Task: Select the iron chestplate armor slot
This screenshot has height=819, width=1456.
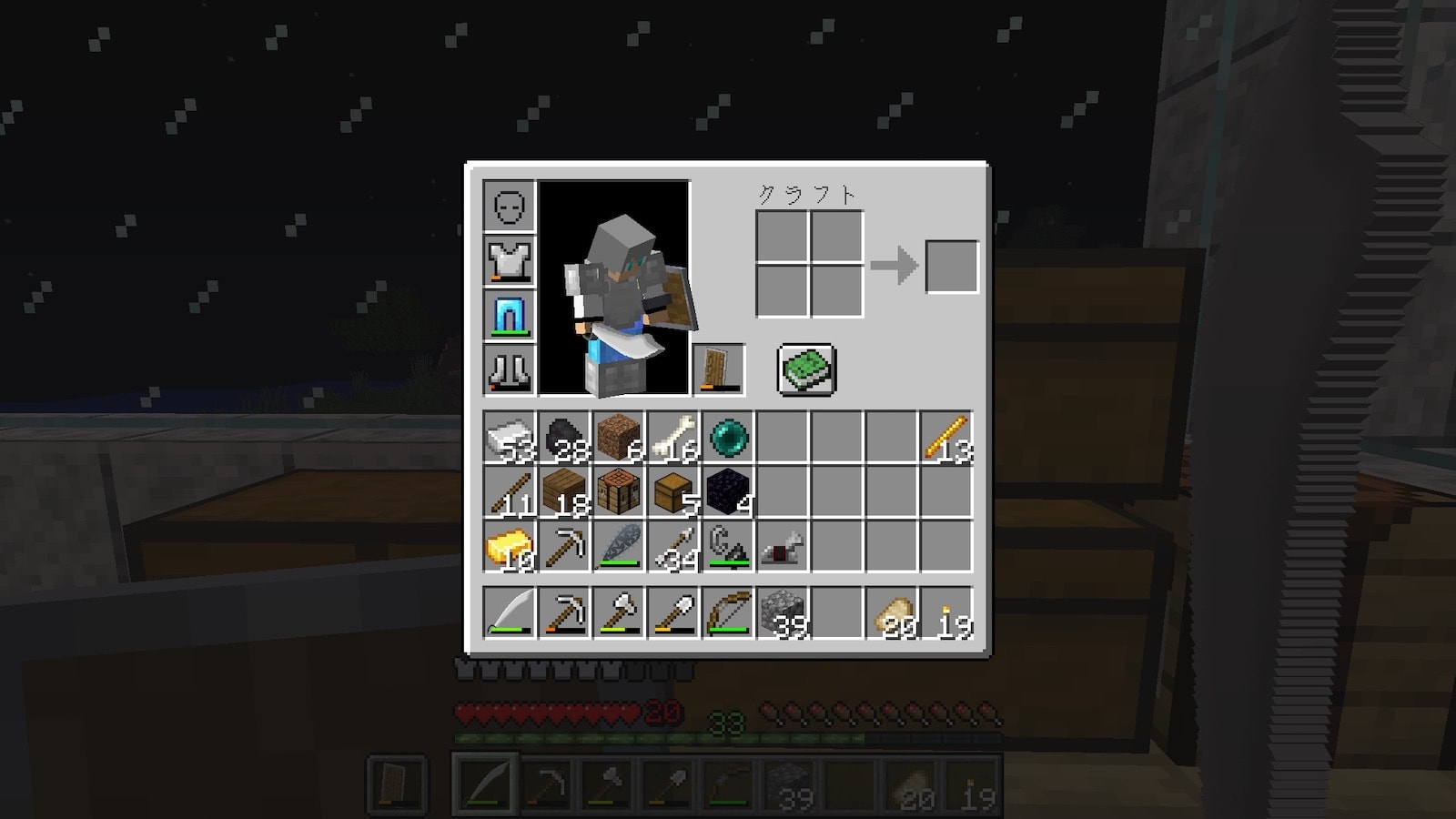Action: click(510, 260)
